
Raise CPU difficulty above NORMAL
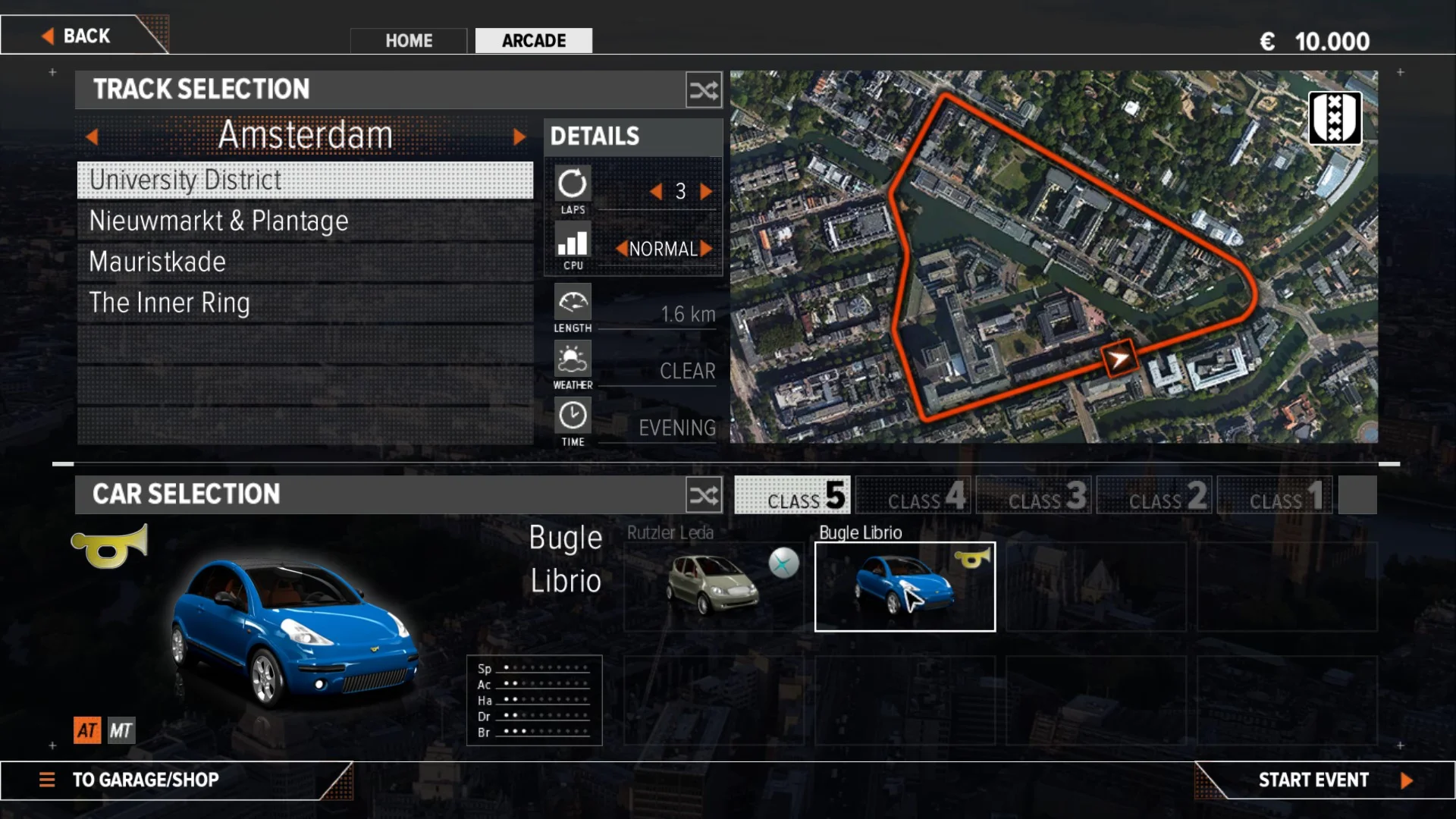click(x=707, y=249)
